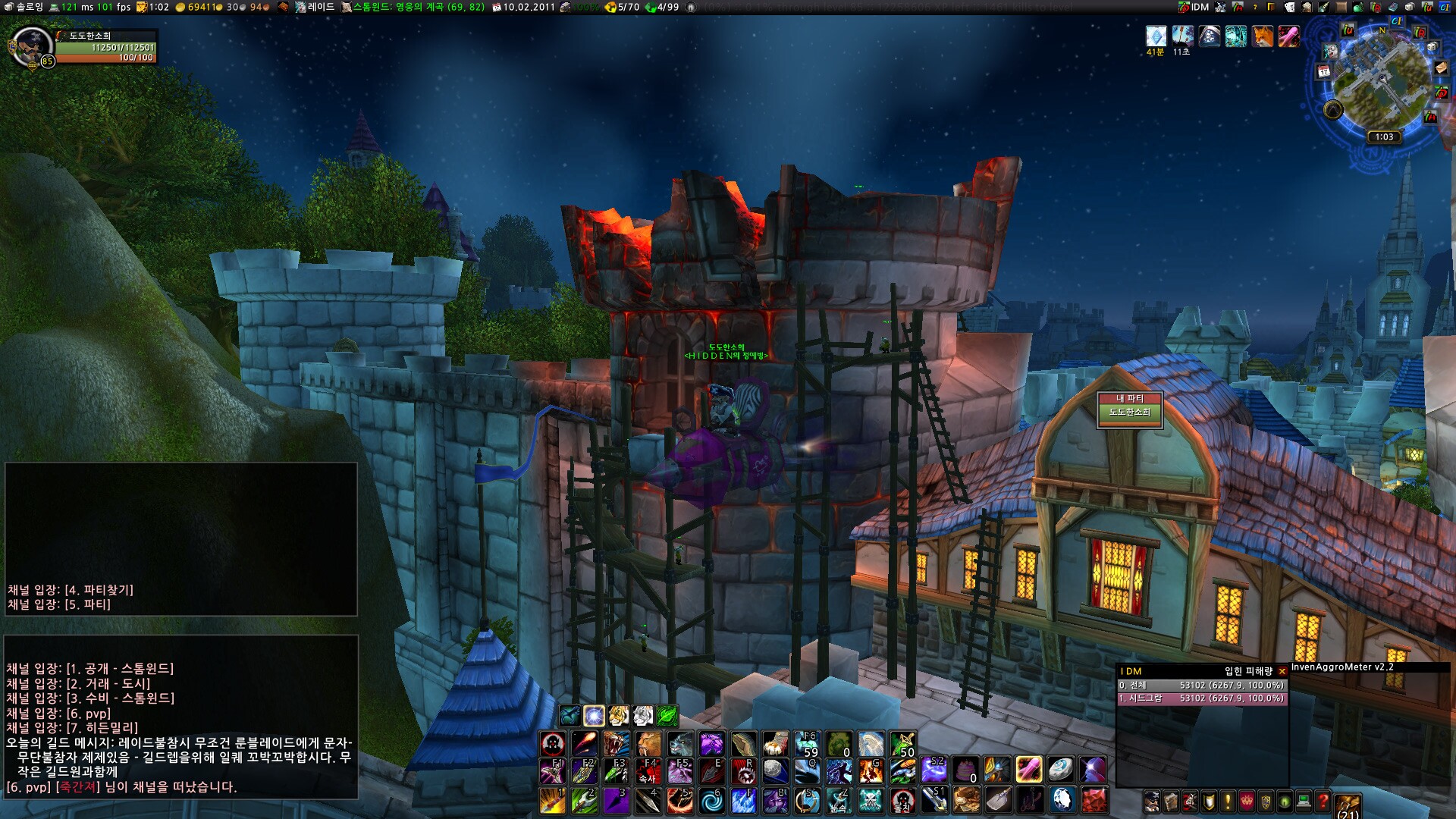Image resolution: width=1456 pixels, height=819 pixels.
Task: Activate the blue swirl vortex ability
Action: click(x=711, y=801)
